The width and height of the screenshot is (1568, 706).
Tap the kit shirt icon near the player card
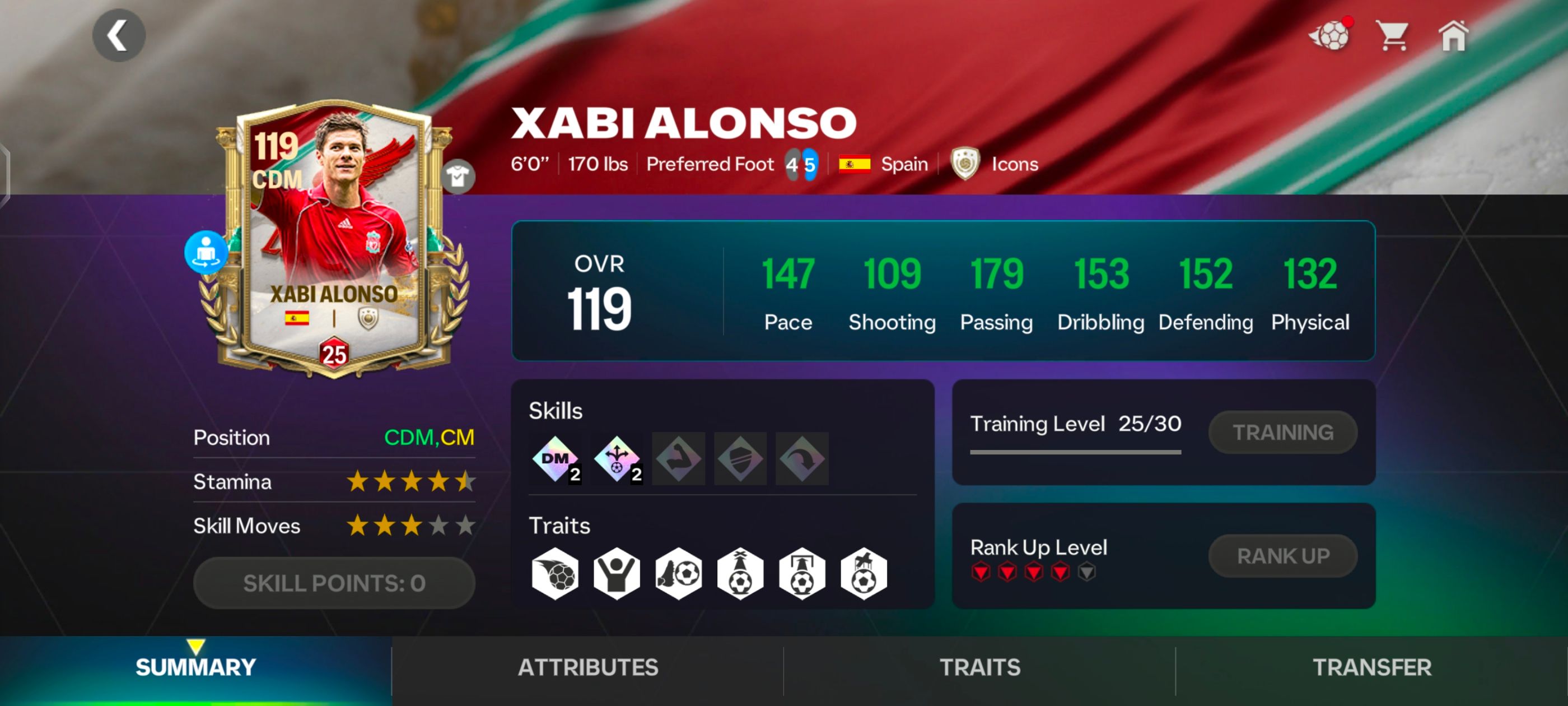click(461, 176)
